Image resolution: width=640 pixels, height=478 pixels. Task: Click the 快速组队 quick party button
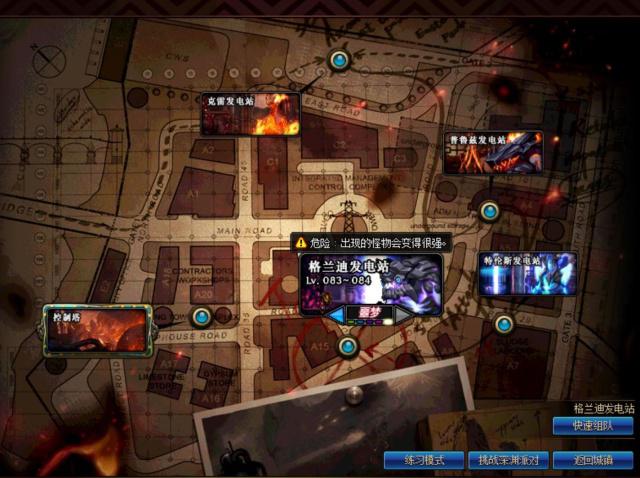[593, 426]
